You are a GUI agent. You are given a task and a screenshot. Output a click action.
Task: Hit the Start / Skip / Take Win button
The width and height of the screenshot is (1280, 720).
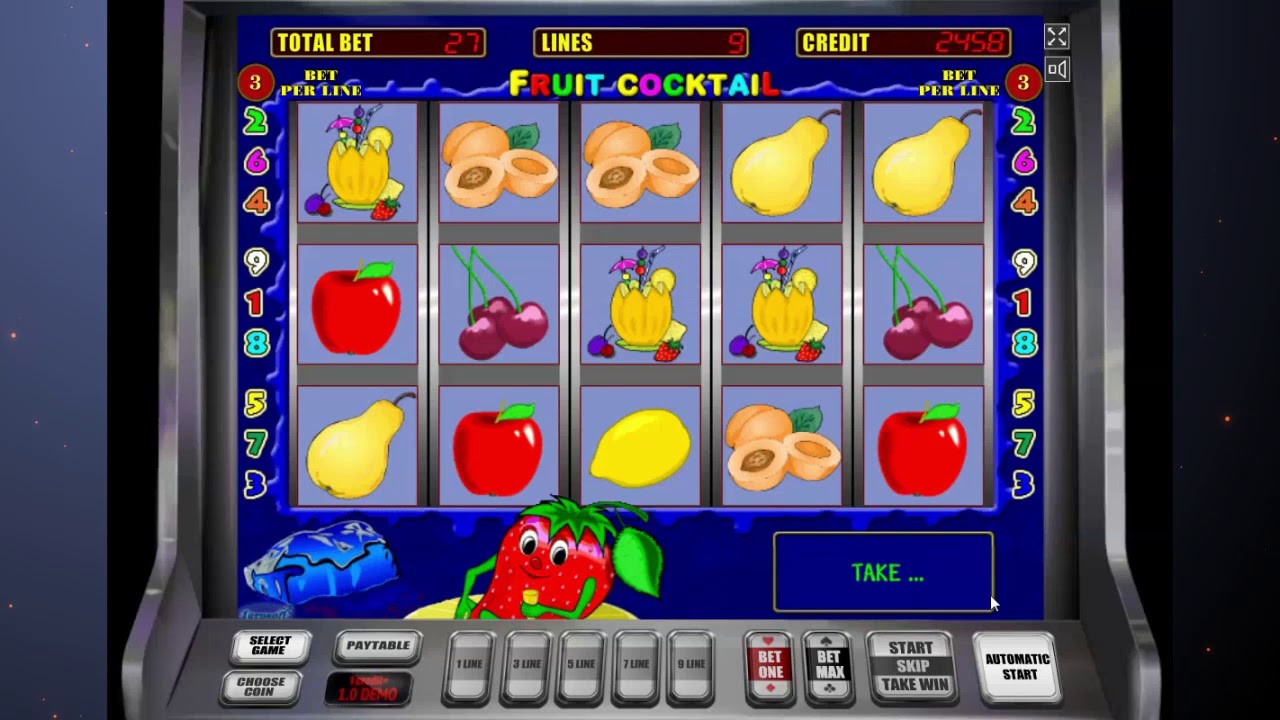click(x=910, y=666)
